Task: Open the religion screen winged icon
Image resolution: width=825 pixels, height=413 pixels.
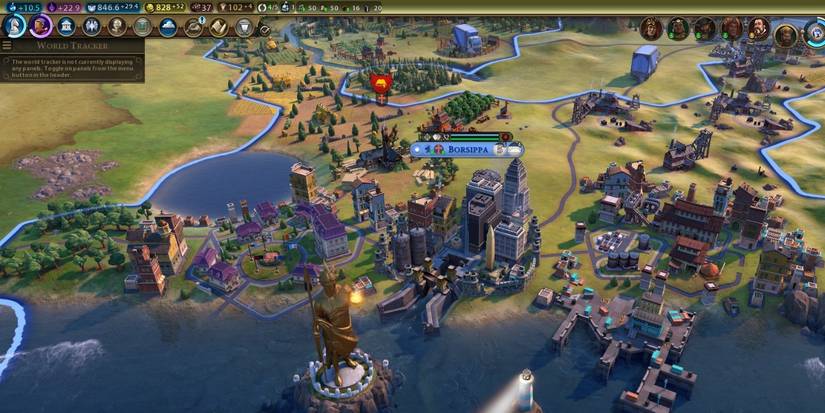Action: 92,27
